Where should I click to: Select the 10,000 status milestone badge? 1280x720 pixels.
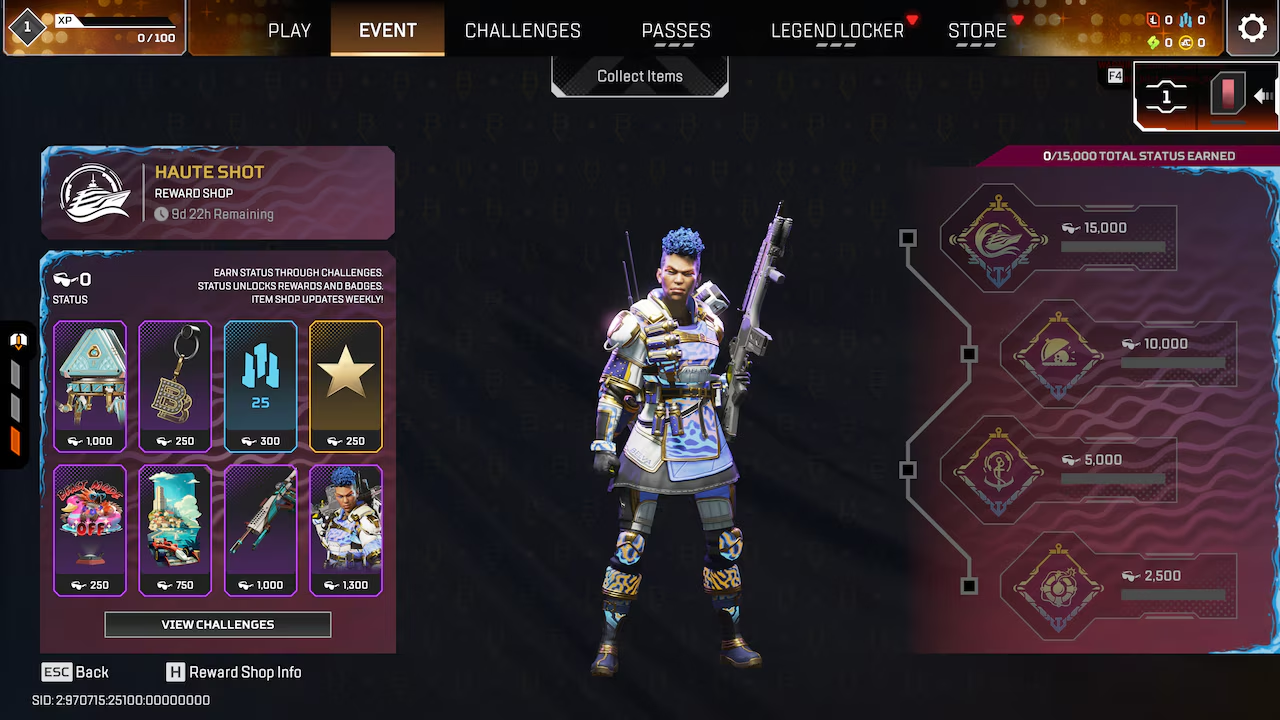[x=1059, y=354]
